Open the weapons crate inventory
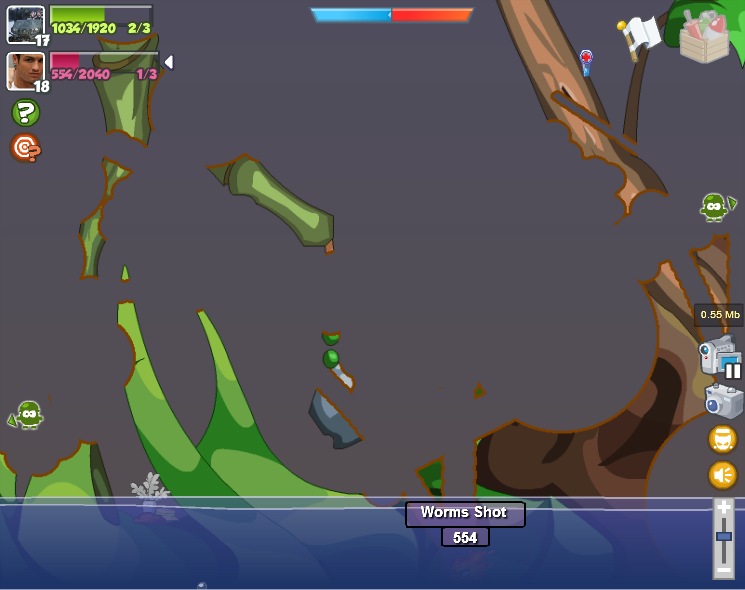The width and height of the screenshot is (745, 590). [704, 37]
